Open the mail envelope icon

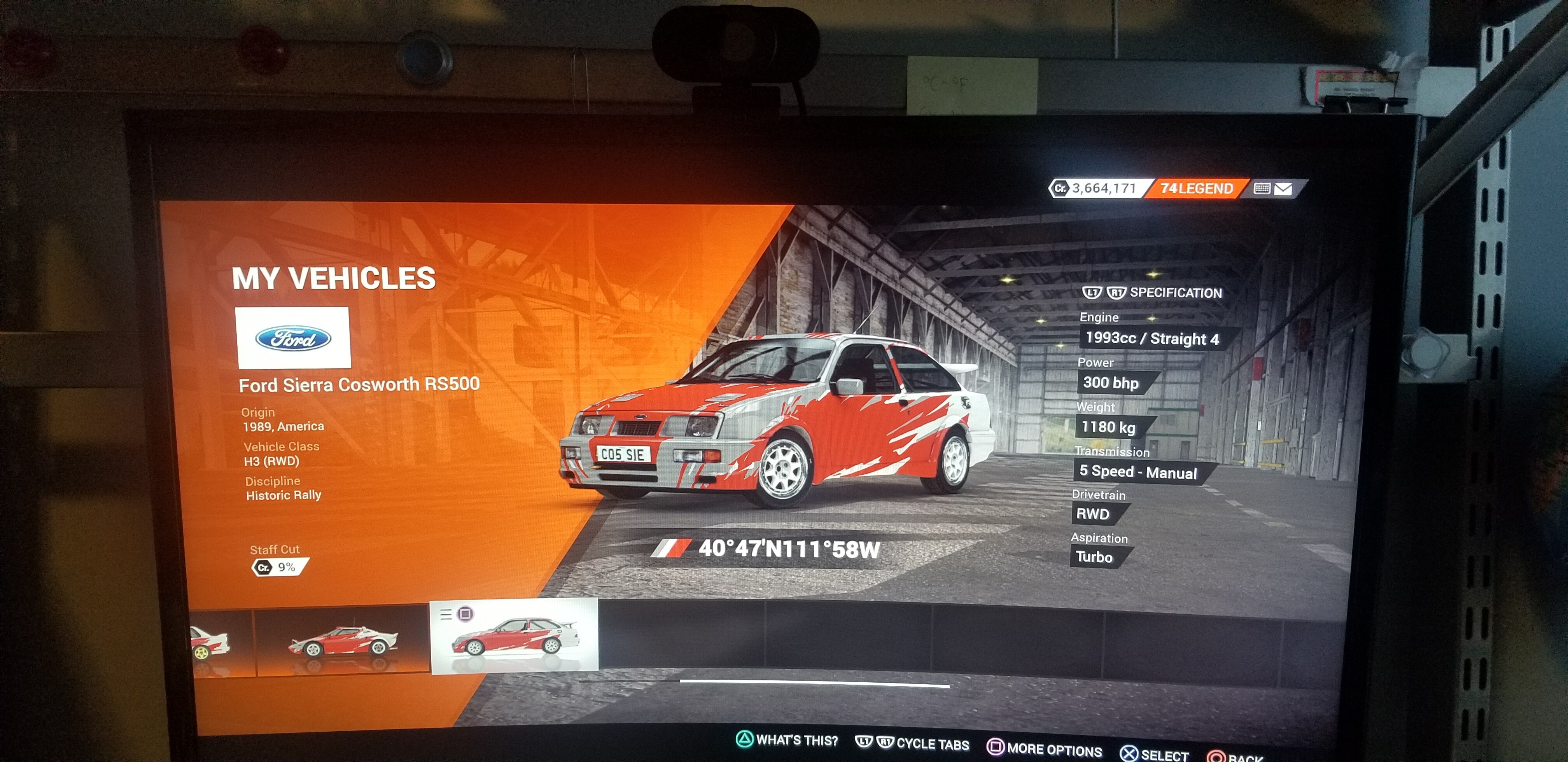[x=1283, y=189]
